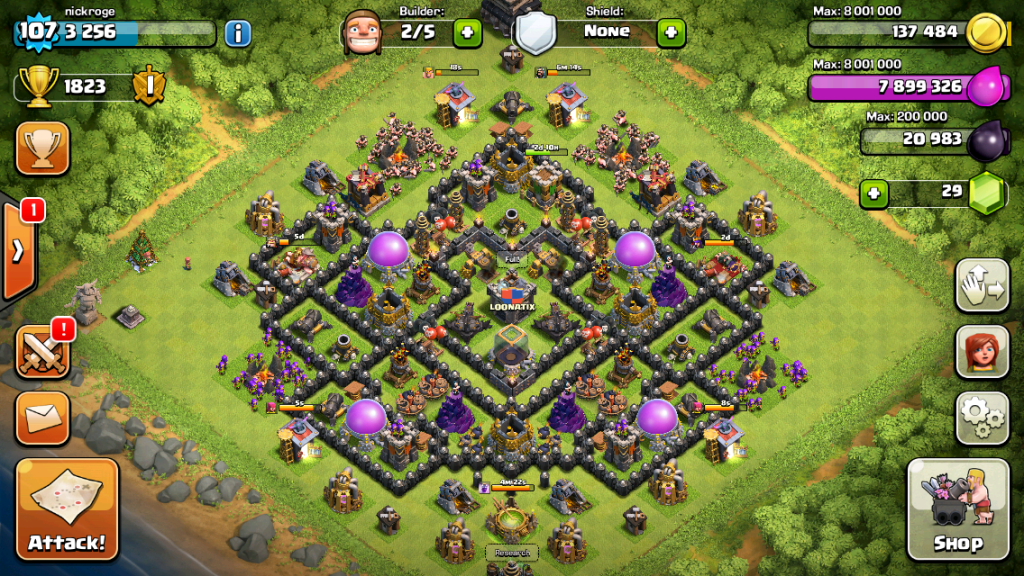Open the league trophy leaderboard button
This screenshot has height=576, width=1024.
[x=42, y=149]
